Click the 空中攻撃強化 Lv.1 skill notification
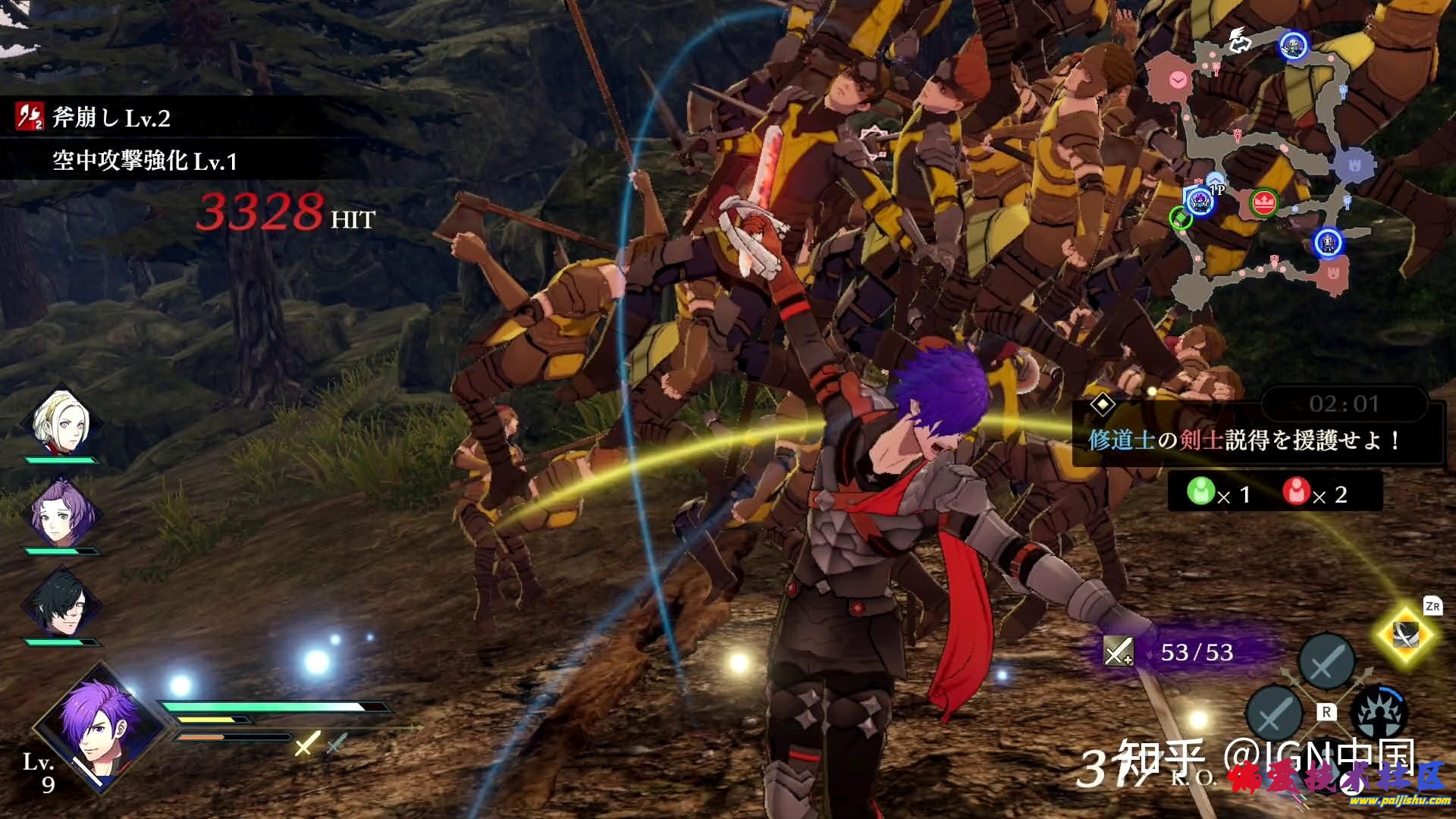Viewport: 1456px width, 819px height. (144, 161)
